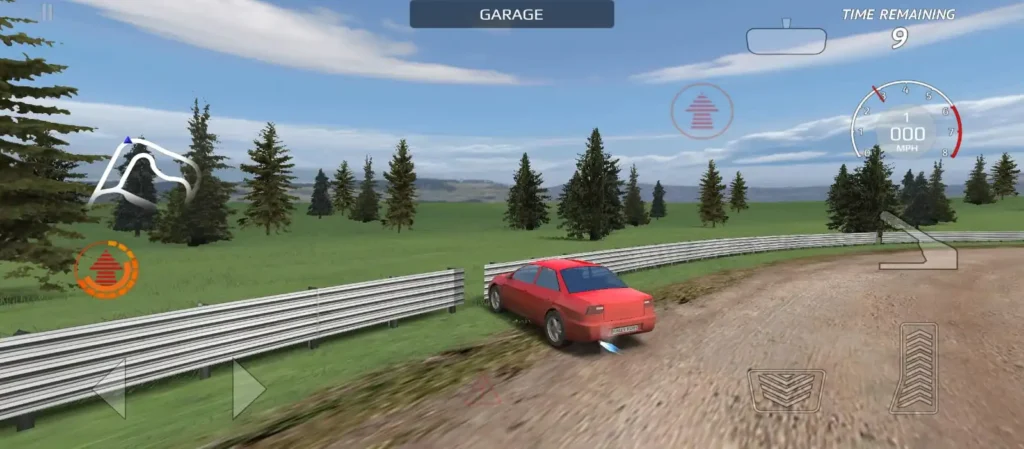The height and width of the screenshot is (449, 1024).
Task: Steer left with the left arrow
Action: [110, 388]
